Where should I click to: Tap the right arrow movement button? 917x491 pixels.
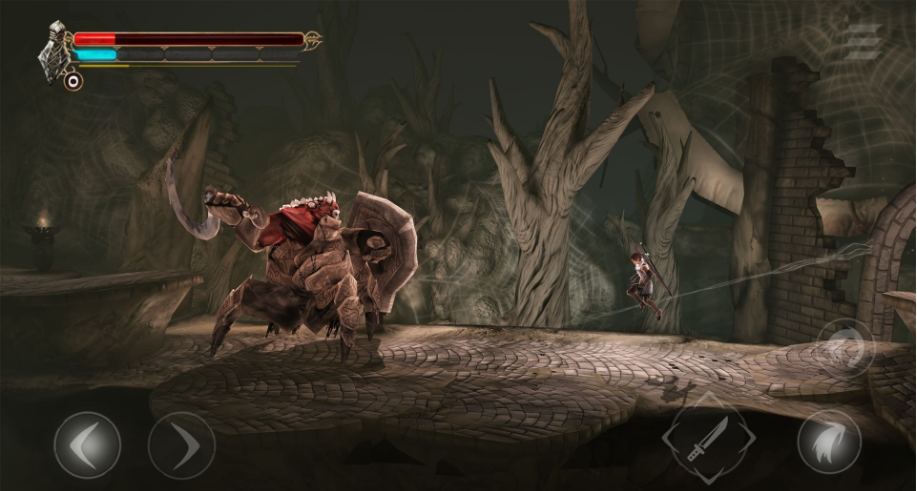pos(181,445)
